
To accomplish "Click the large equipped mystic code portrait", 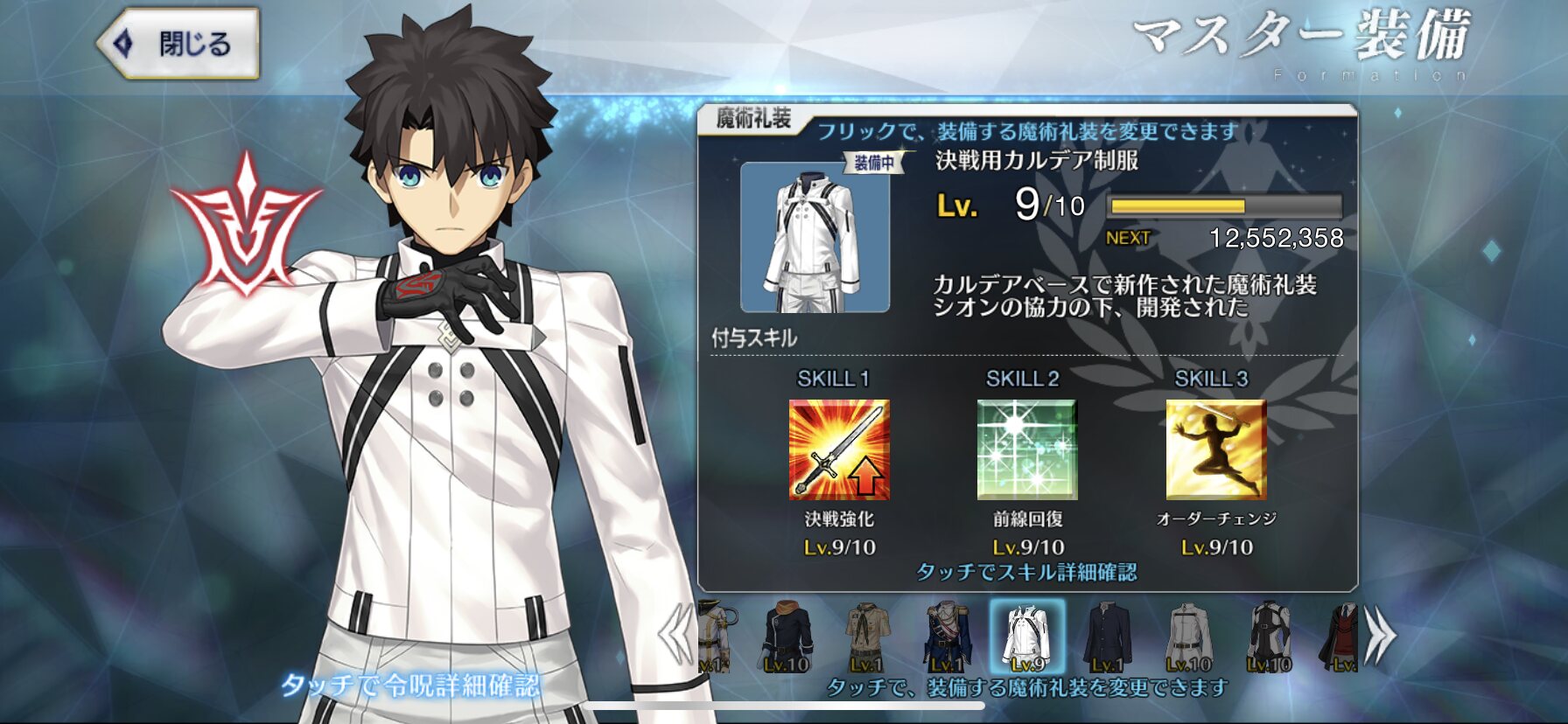I will click(815, 238).
